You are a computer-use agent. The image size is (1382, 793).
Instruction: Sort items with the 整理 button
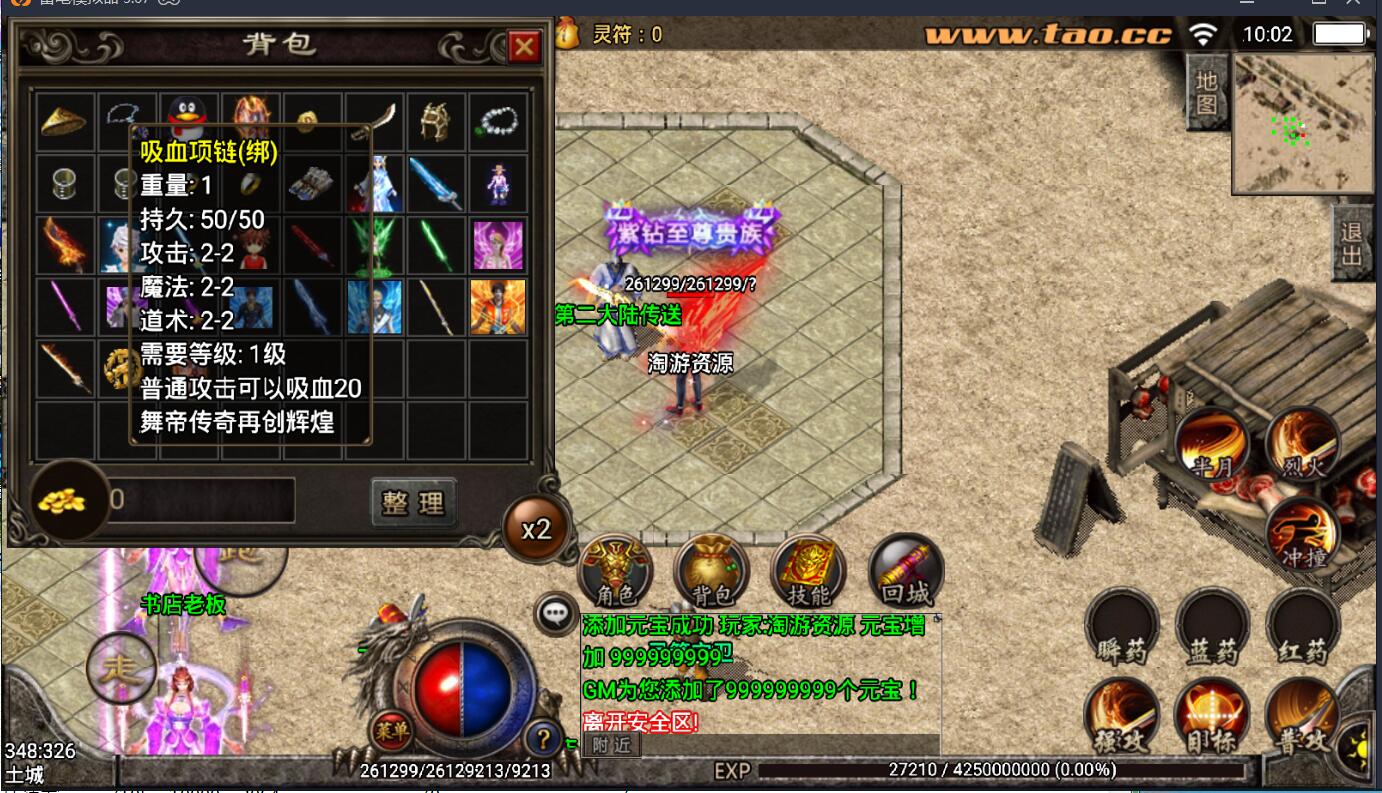pyautogui.click(x=414, y=502)
